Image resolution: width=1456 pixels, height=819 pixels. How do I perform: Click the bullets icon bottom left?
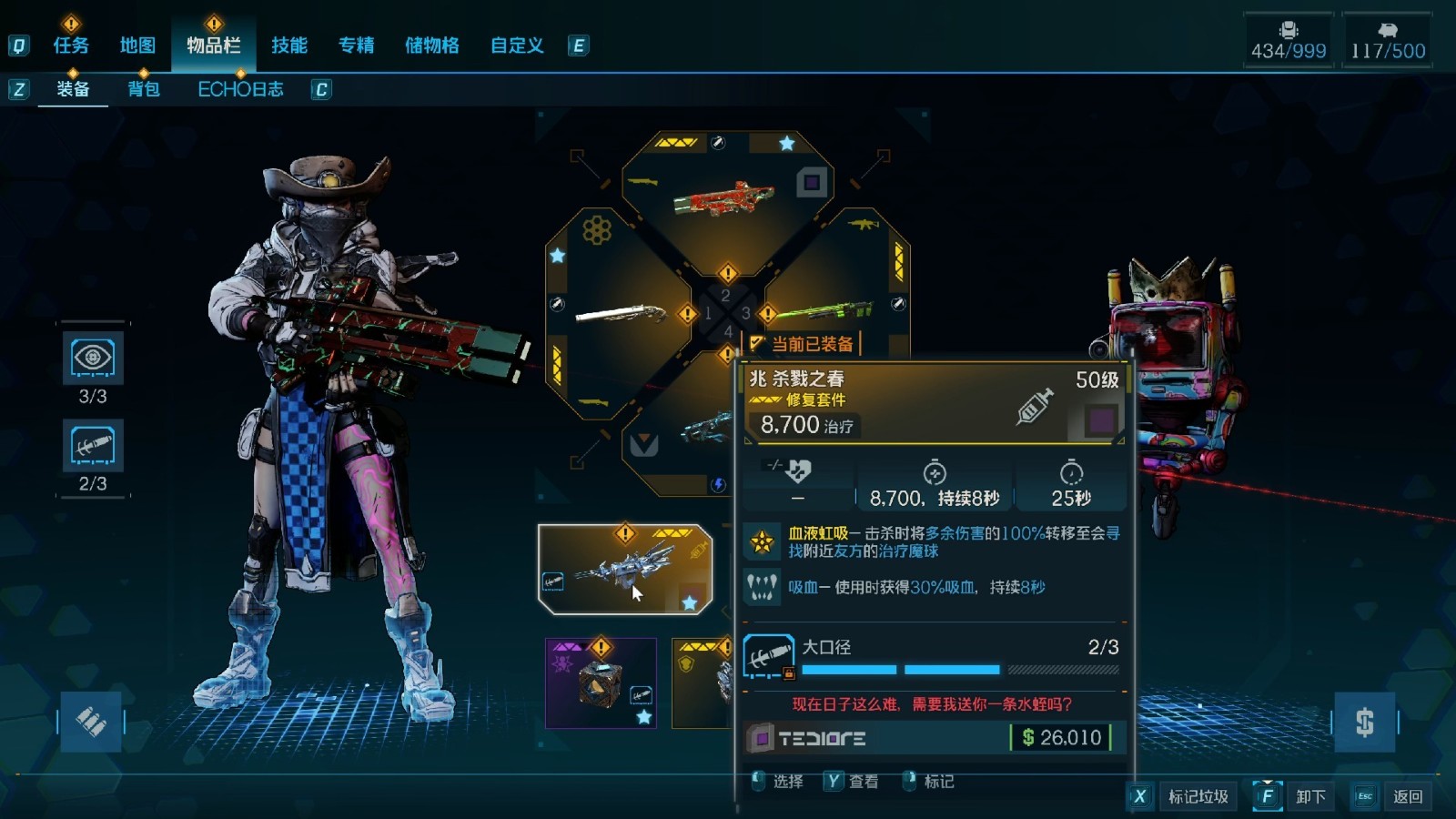93,722
